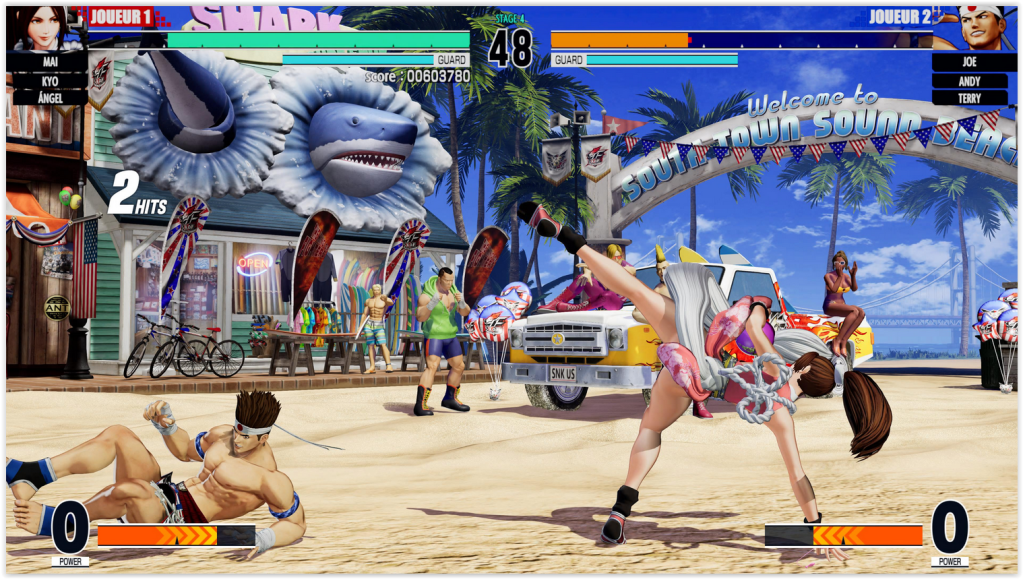Choose the ANDY team roster label
This screenshot has height=579, width=1023.
[x=969, y=80]
